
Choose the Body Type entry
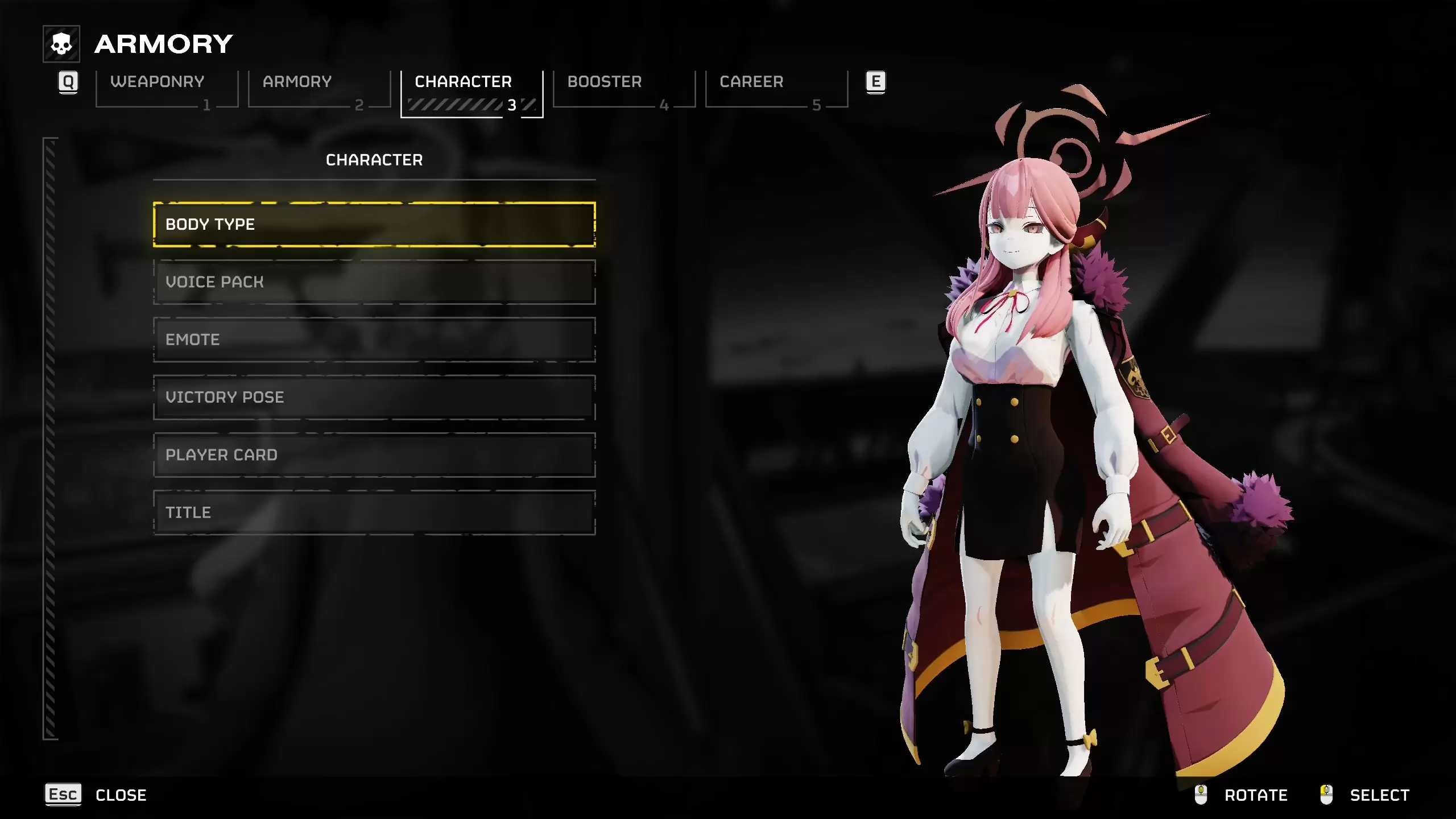click(x=374, y=225)
